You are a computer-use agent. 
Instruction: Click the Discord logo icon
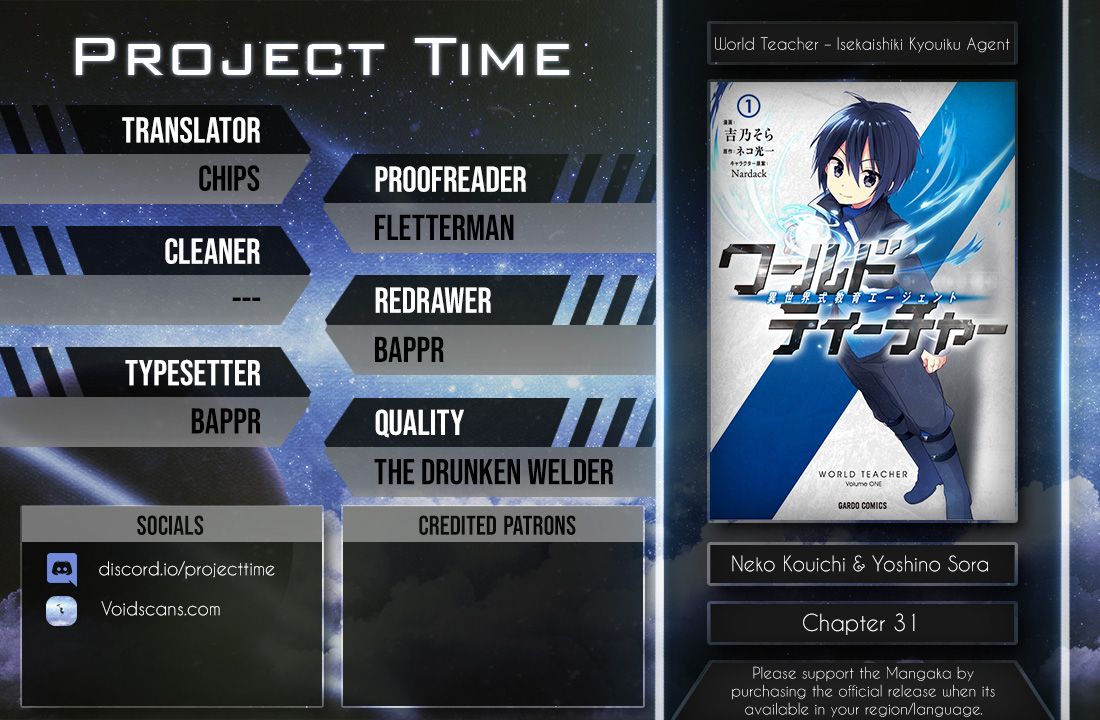pos(62,569)
